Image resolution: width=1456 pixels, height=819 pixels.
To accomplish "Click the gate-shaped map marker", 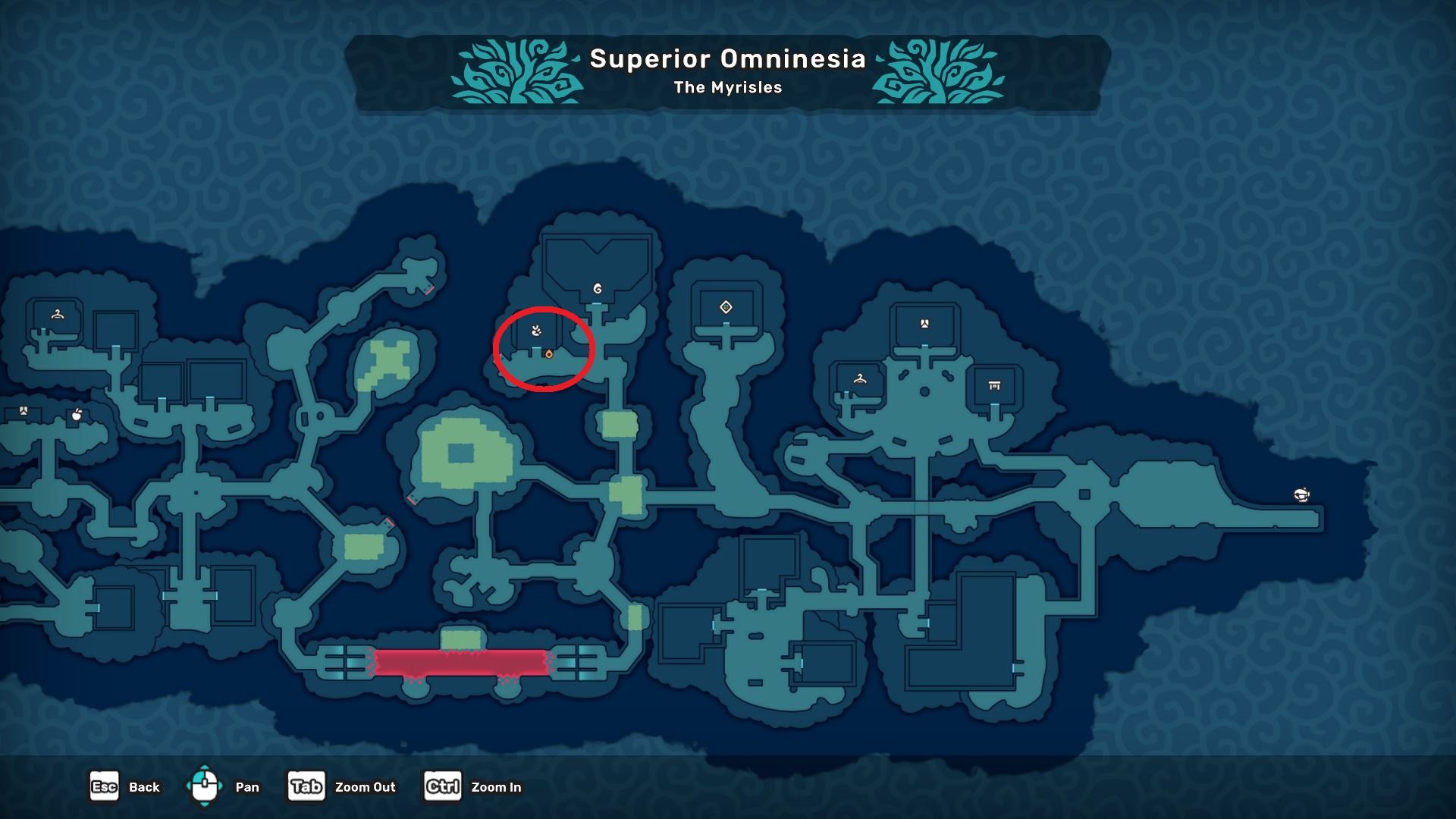I will point(994,386).
